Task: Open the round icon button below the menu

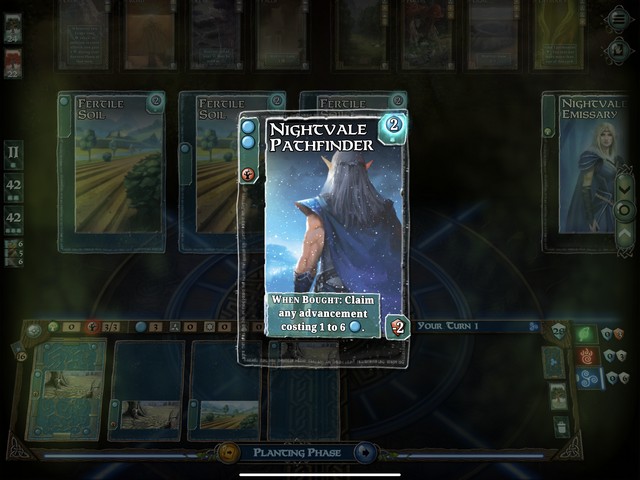Action: point(620,46)
